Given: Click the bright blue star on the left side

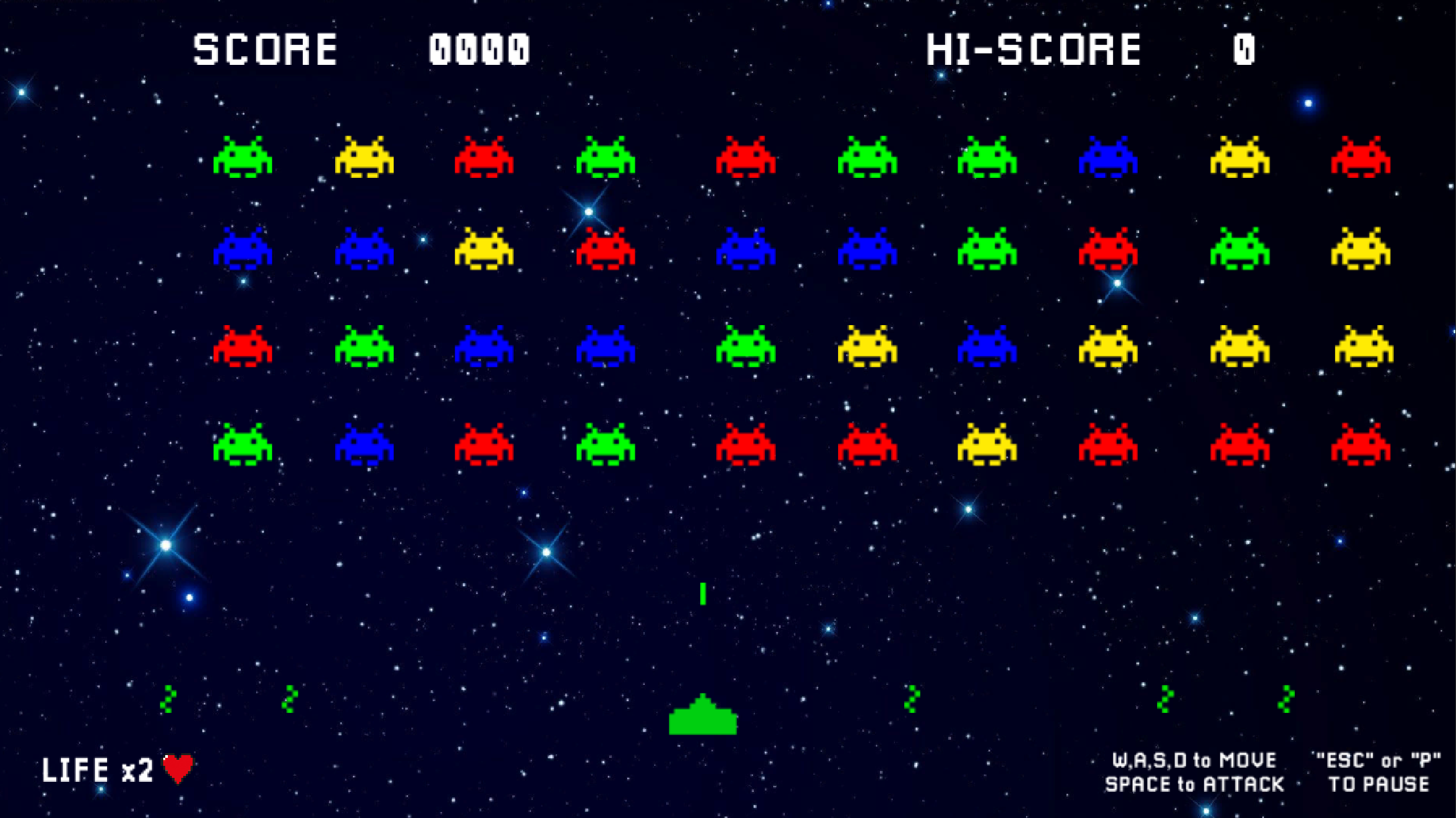Looking at the screenshot, I should pyautogui.click(x=165, y=546).
